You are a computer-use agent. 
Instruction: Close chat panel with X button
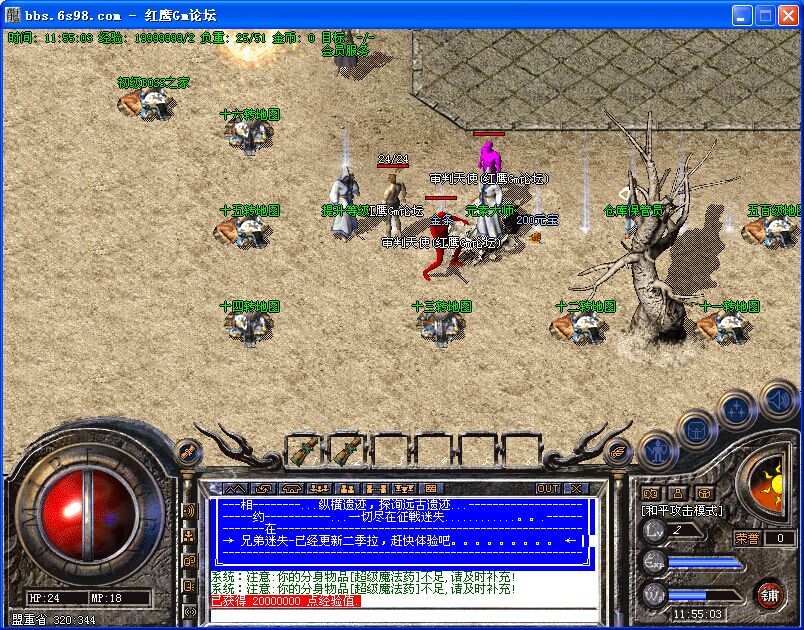pyautogui.click(x=576, y=488)
